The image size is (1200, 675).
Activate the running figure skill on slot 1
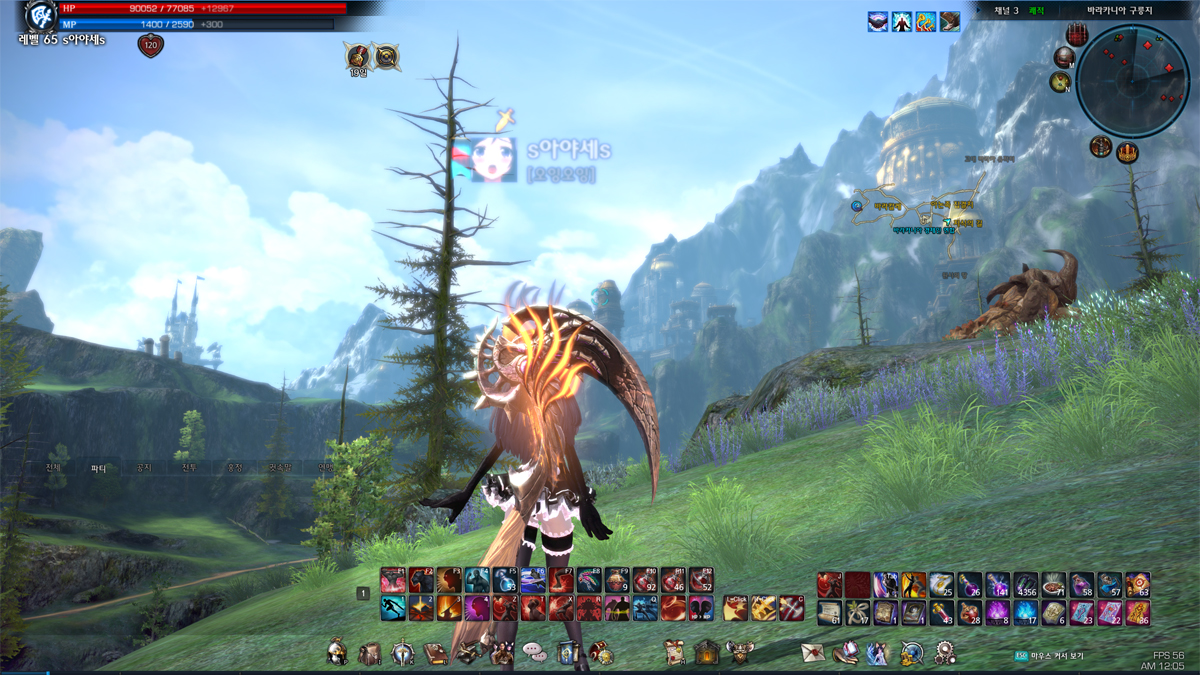click(393, 608)
